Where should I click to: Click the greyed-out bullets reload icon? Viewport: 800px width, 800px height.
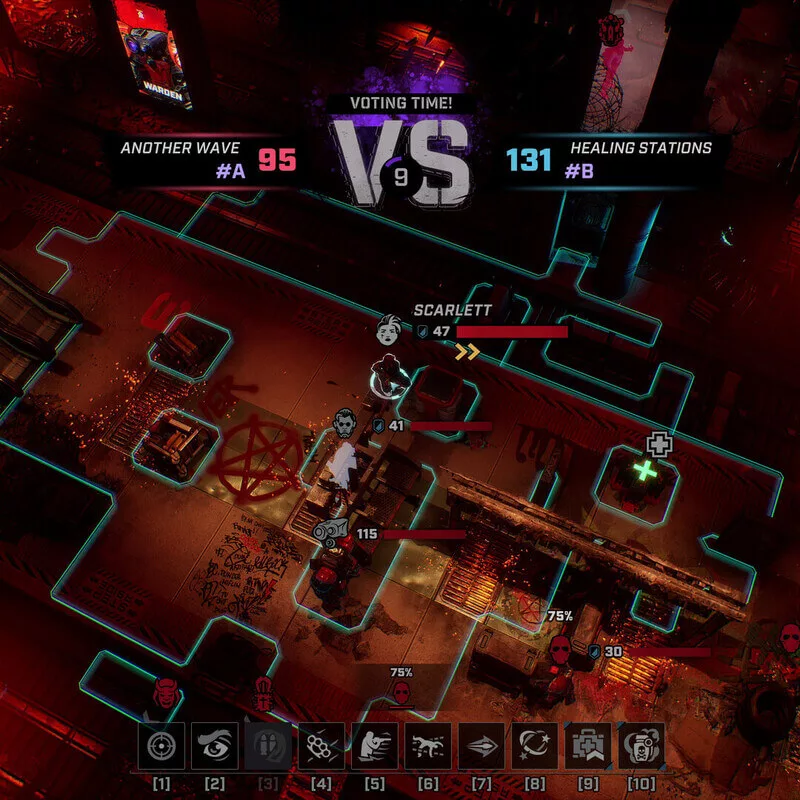pyautogui.click(x=267, y=747)
